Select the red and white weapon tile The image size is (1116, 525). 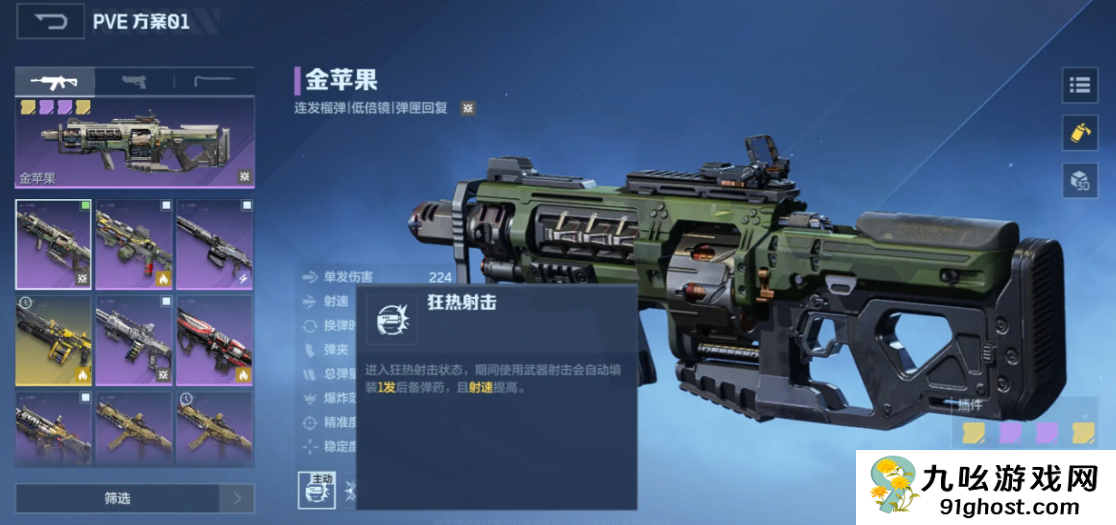point(214,340)
